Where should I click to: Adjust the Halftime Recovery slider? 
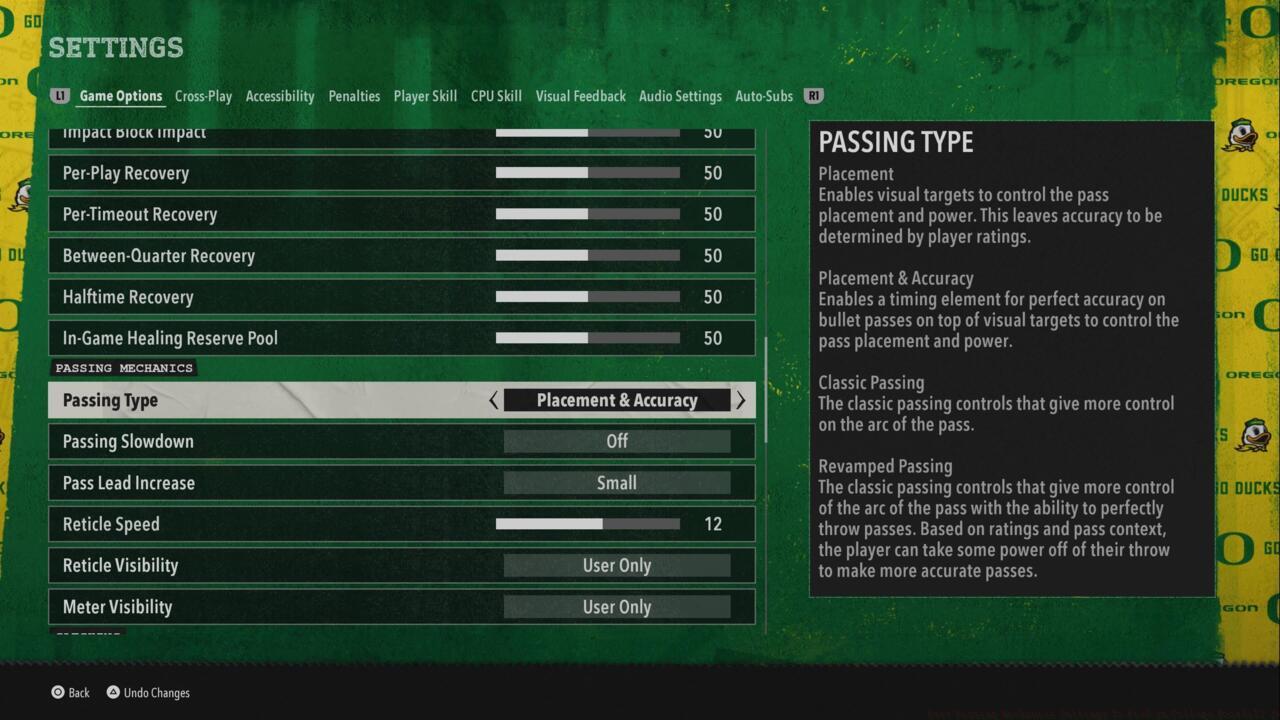[x=588, y=297]
